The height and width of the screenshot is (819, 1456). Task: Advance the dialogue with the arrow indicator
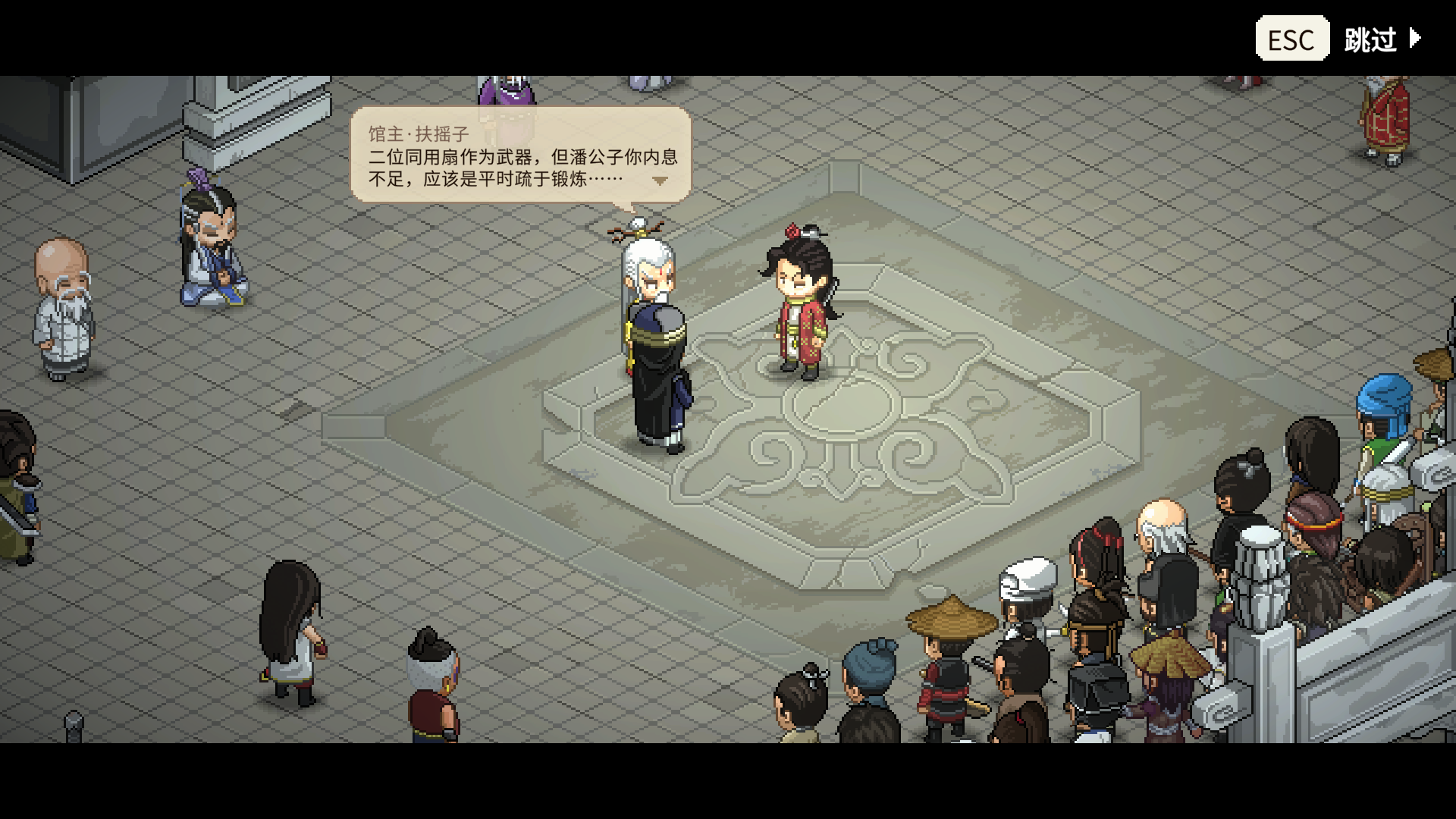[660, 181]
